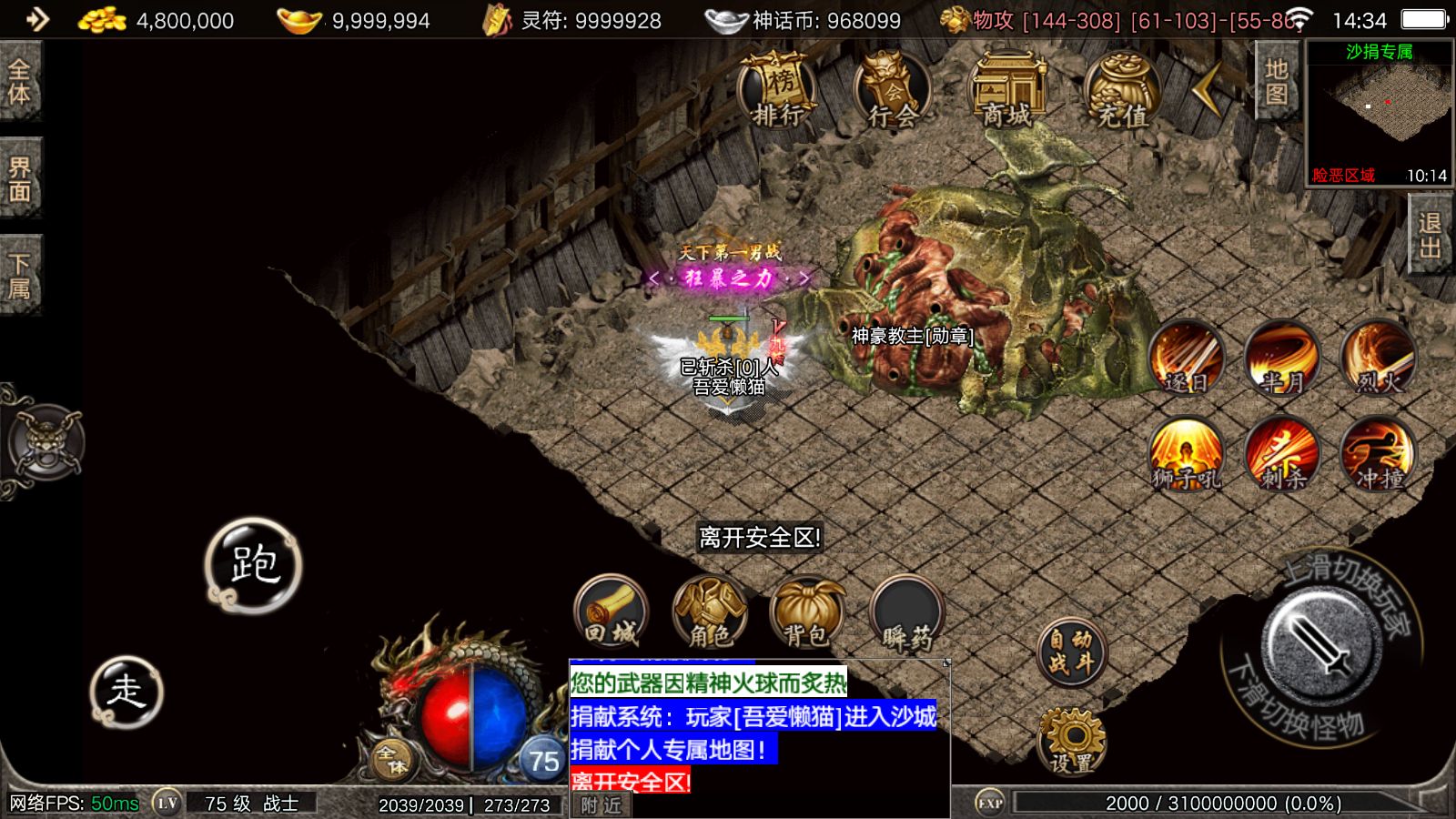Open the 背包 bag
The width and height of the screenshot is (1456, 819).
pos(807,612)
